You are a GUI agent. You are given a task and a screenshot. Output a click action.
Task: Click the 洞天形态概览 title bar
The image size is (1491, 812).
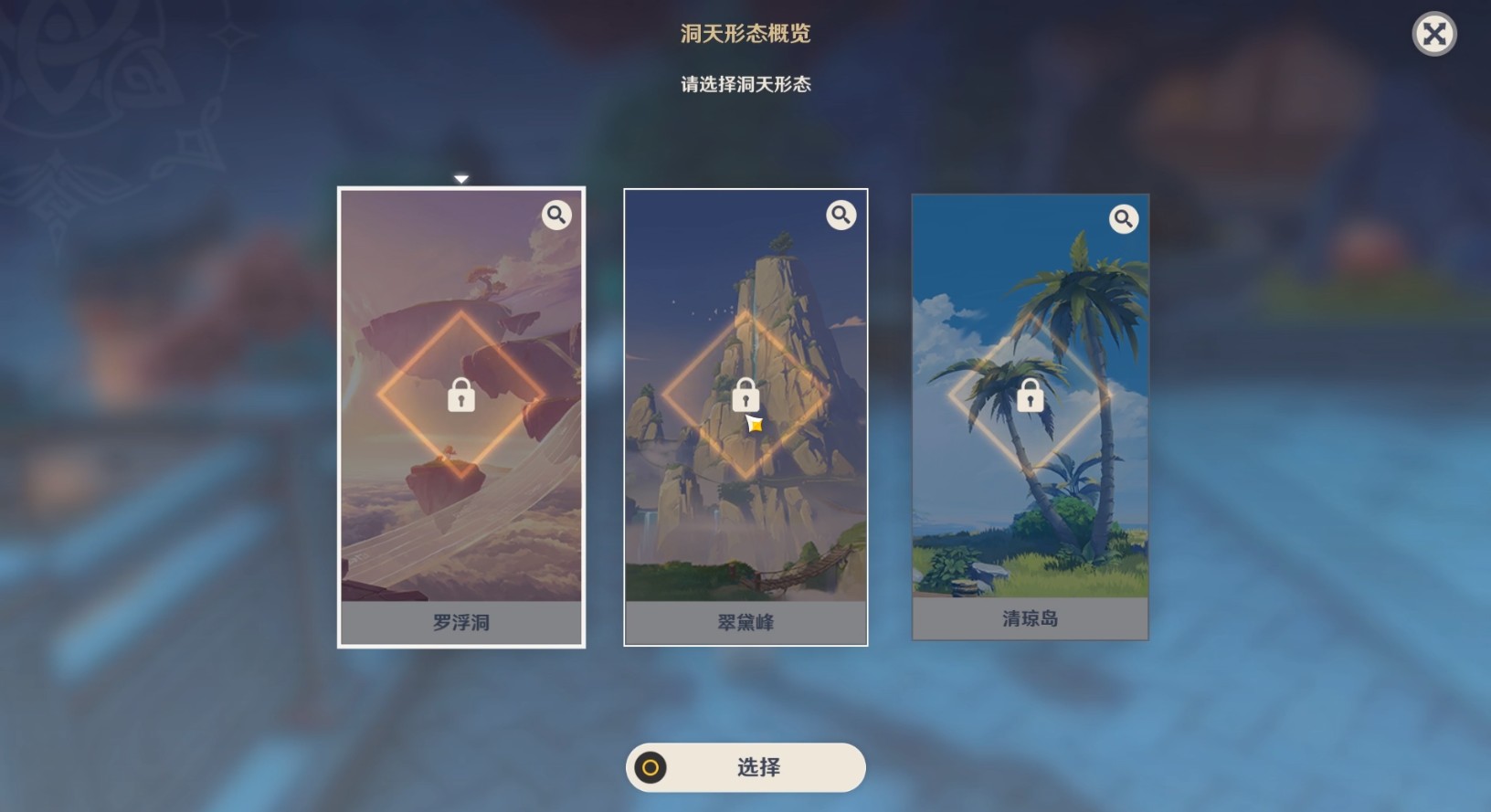tap(745, 34)
